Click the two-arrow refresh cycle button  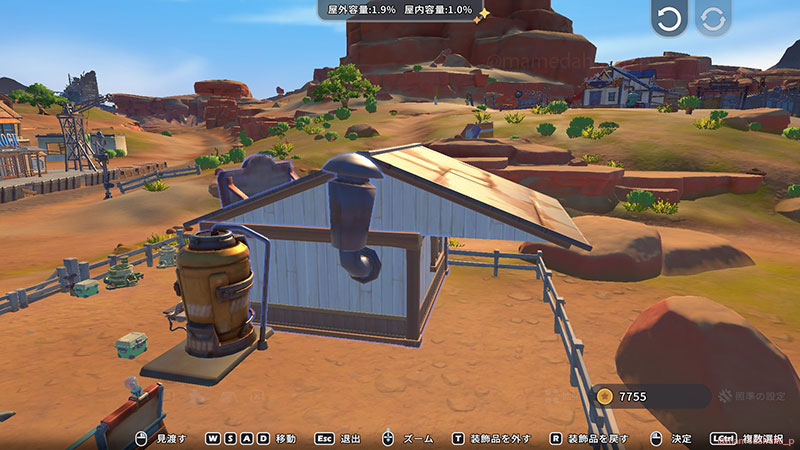(x=713, y=19)
